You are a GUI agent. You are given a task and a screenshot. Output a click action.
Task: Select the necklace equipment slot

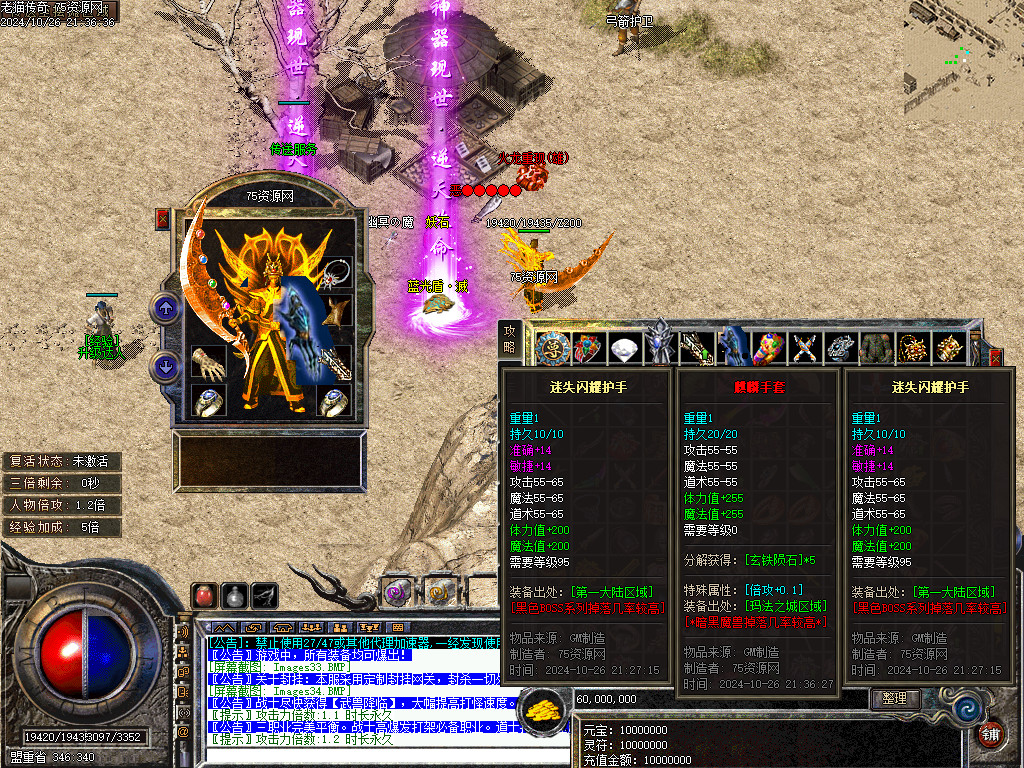click(336, 273)
